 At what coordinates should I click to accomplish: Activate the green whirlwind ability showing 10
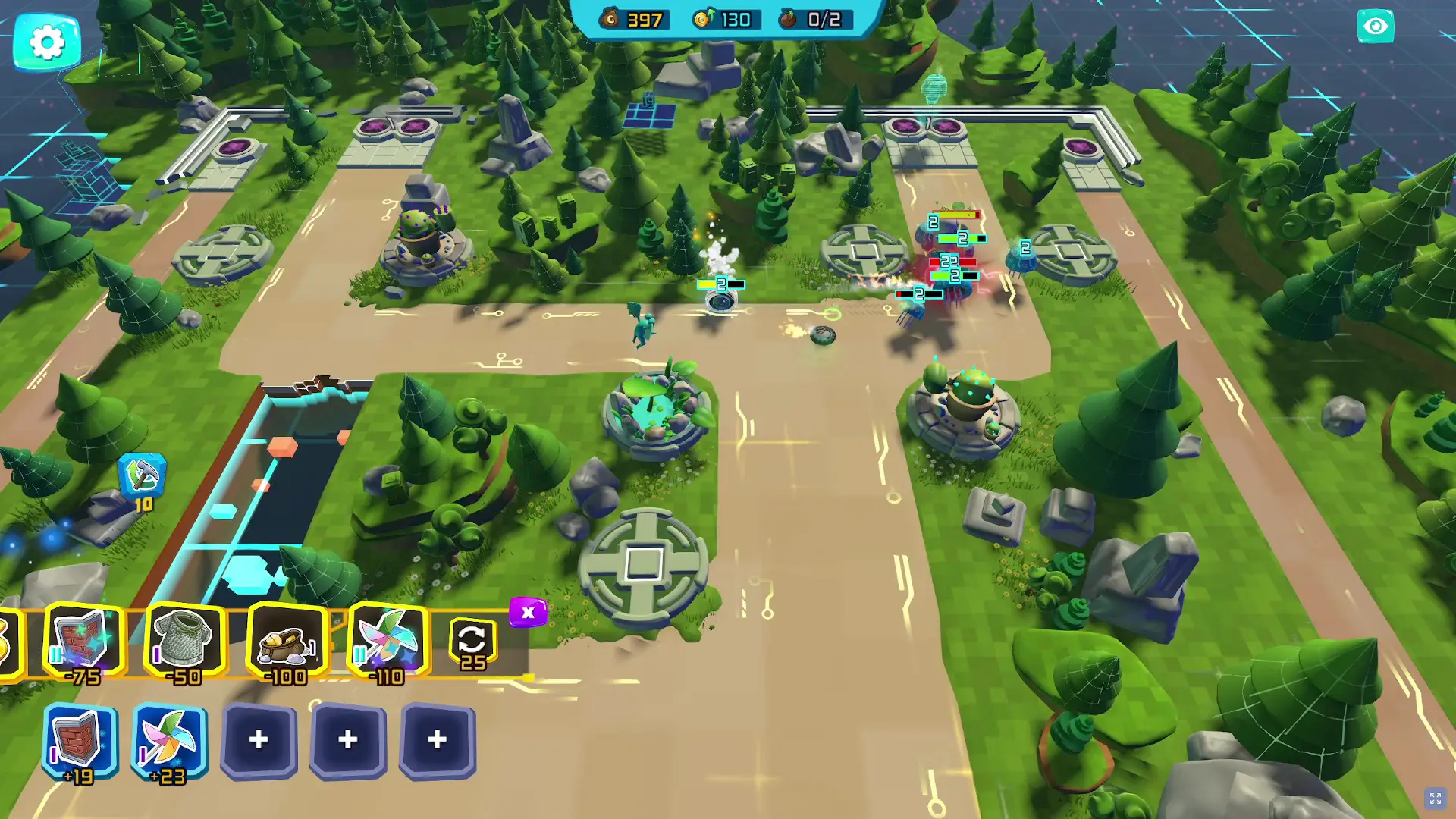[x=143, y=474]
